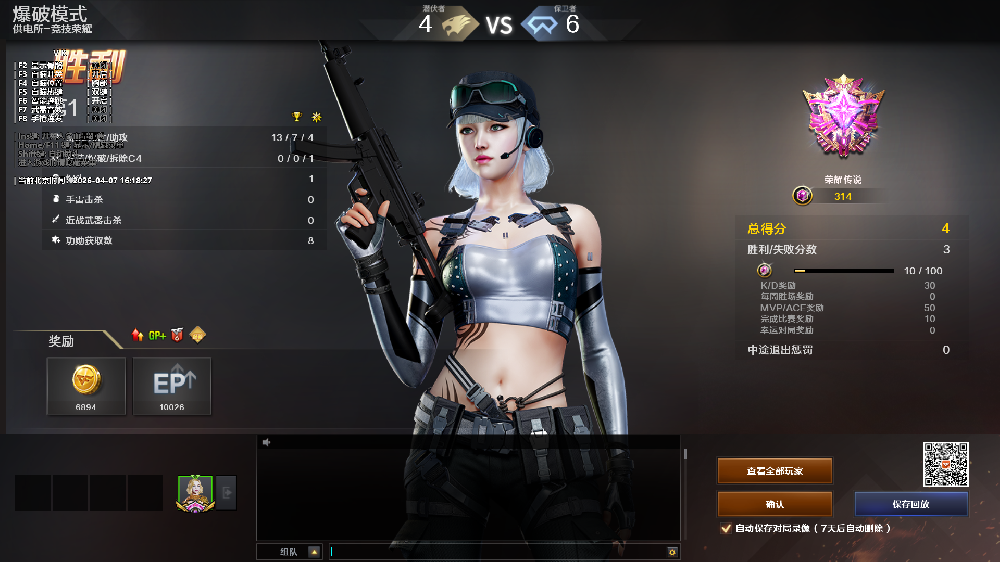Image resolution: width=1000 pixels, height=562 pixels.
Task: Select the EP experience reward tile
Action: point(172,386)
